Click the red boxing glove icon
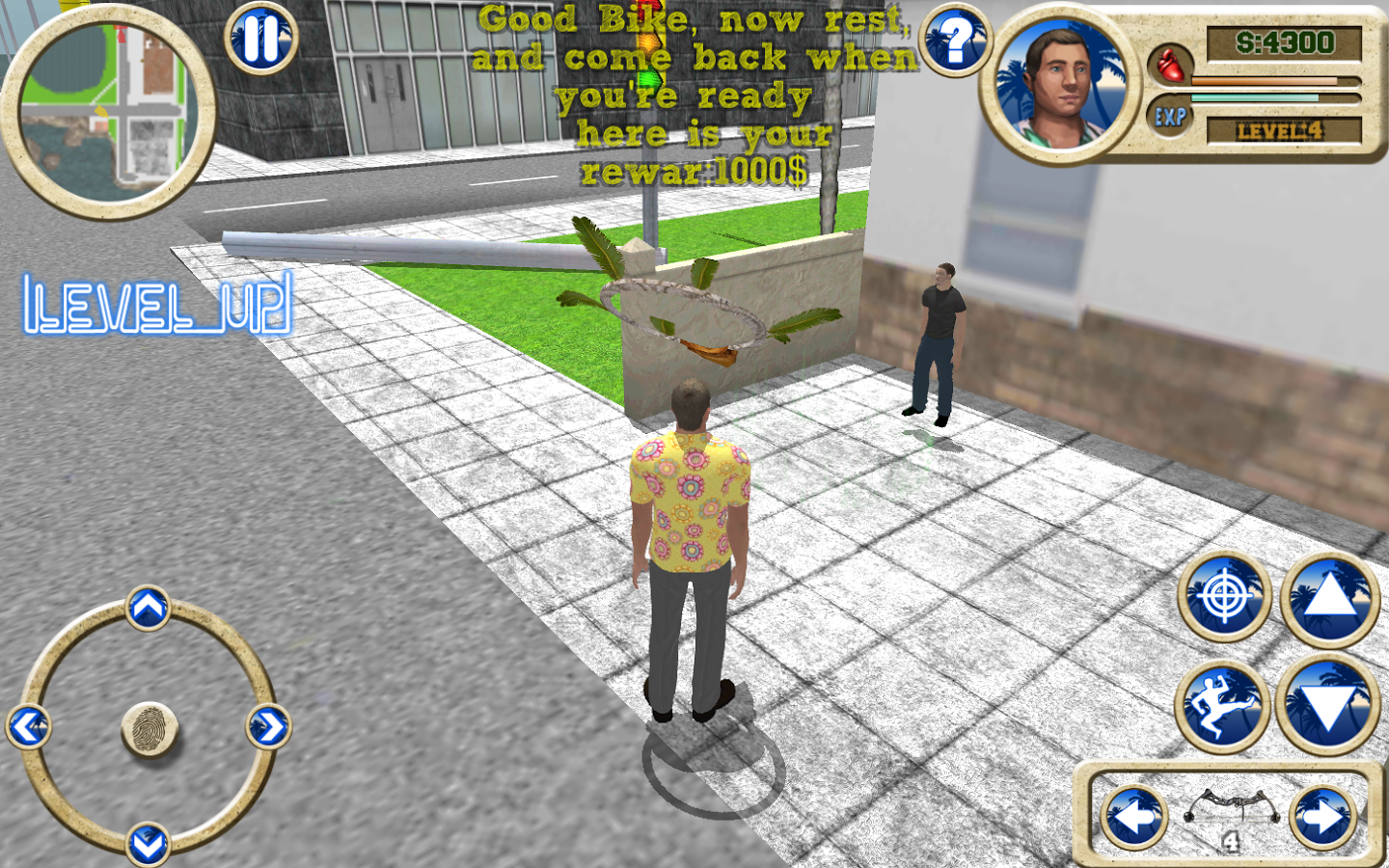 click(x=1169, y=66)
